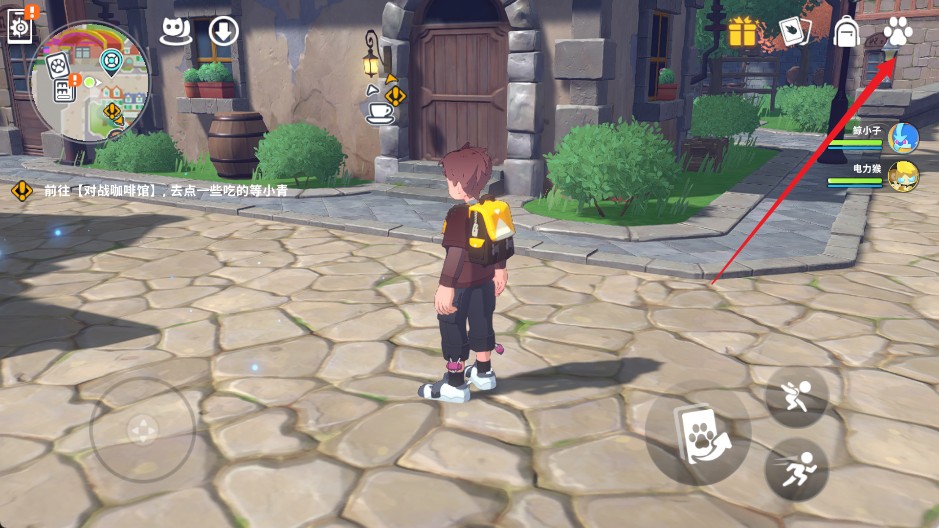Viewport: 939px width, 528px height.
Task: Activate the sprint running button
Action: click(x=796, y=468)
